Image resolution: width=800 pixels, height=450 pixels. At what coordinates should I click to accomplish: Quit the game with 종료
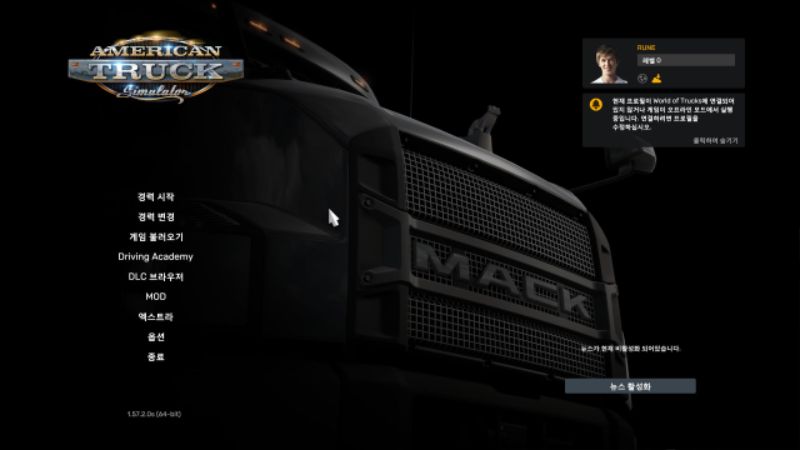tap(155, 357)
